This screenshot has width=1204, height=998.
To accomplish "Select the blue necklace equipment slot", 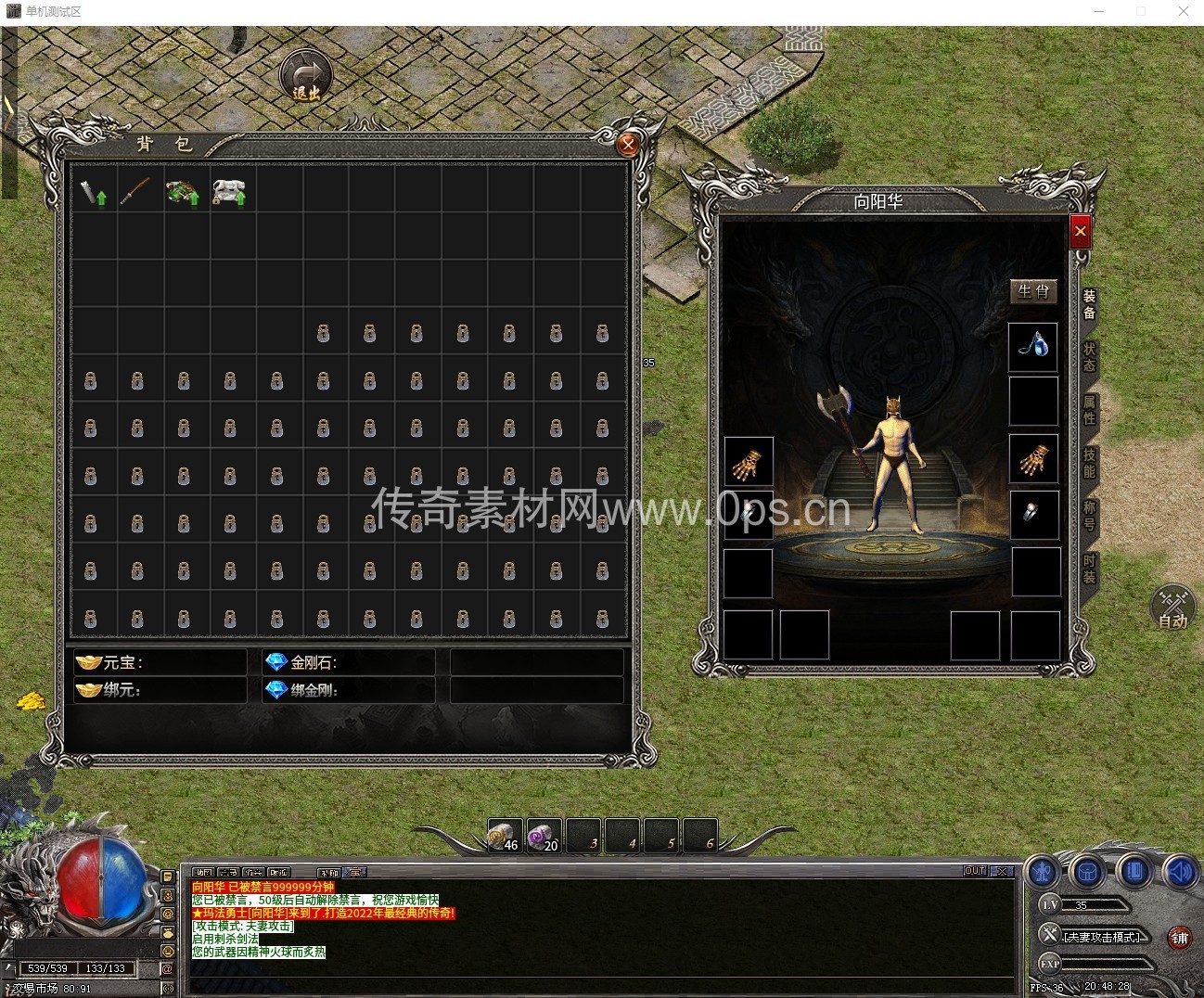I will 1033,347.
